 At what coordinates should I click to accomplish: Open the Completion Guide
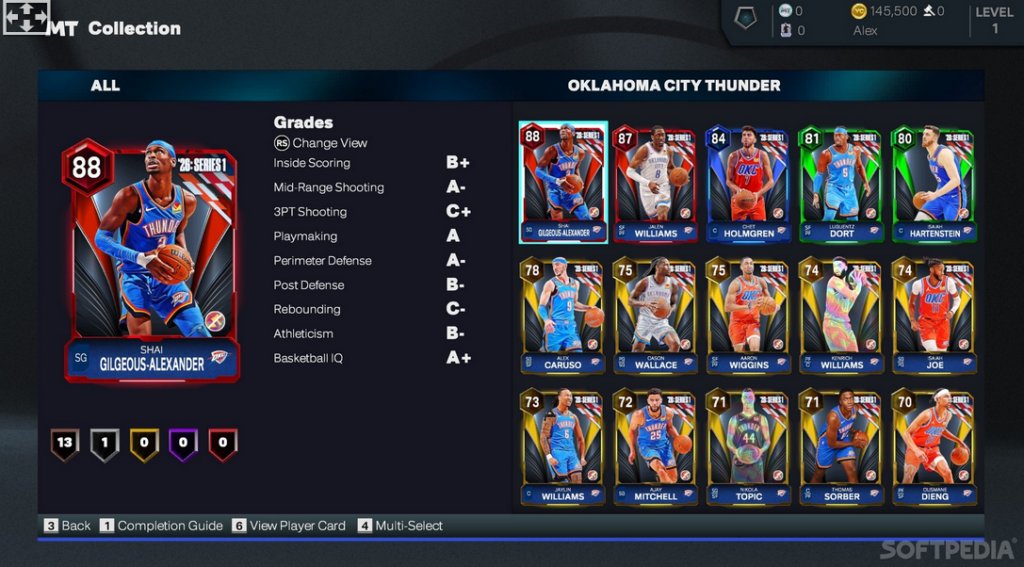tap(161, 526)
